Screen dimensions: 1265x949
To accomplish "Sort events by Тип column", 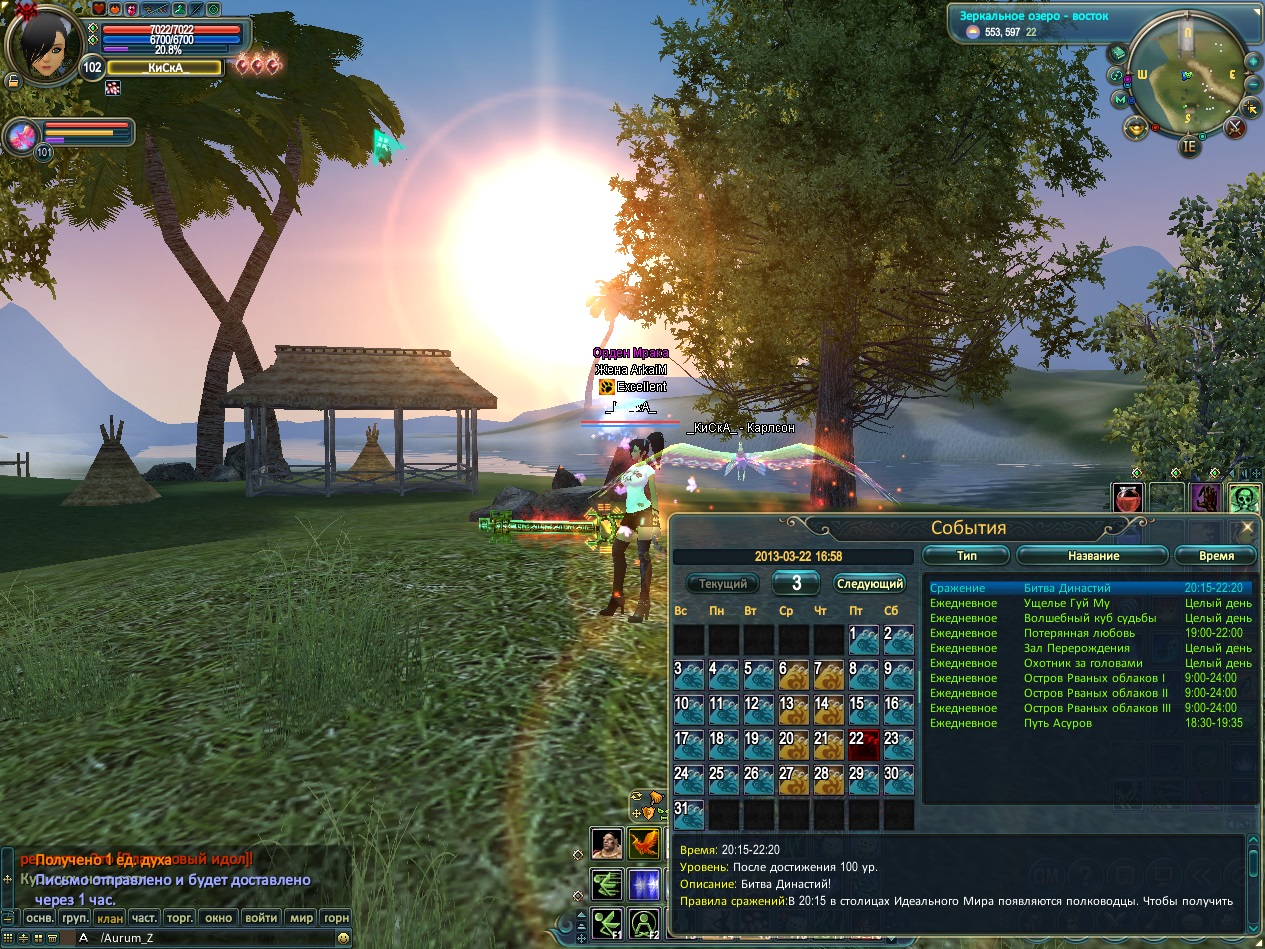I will [x=966, y=555].
